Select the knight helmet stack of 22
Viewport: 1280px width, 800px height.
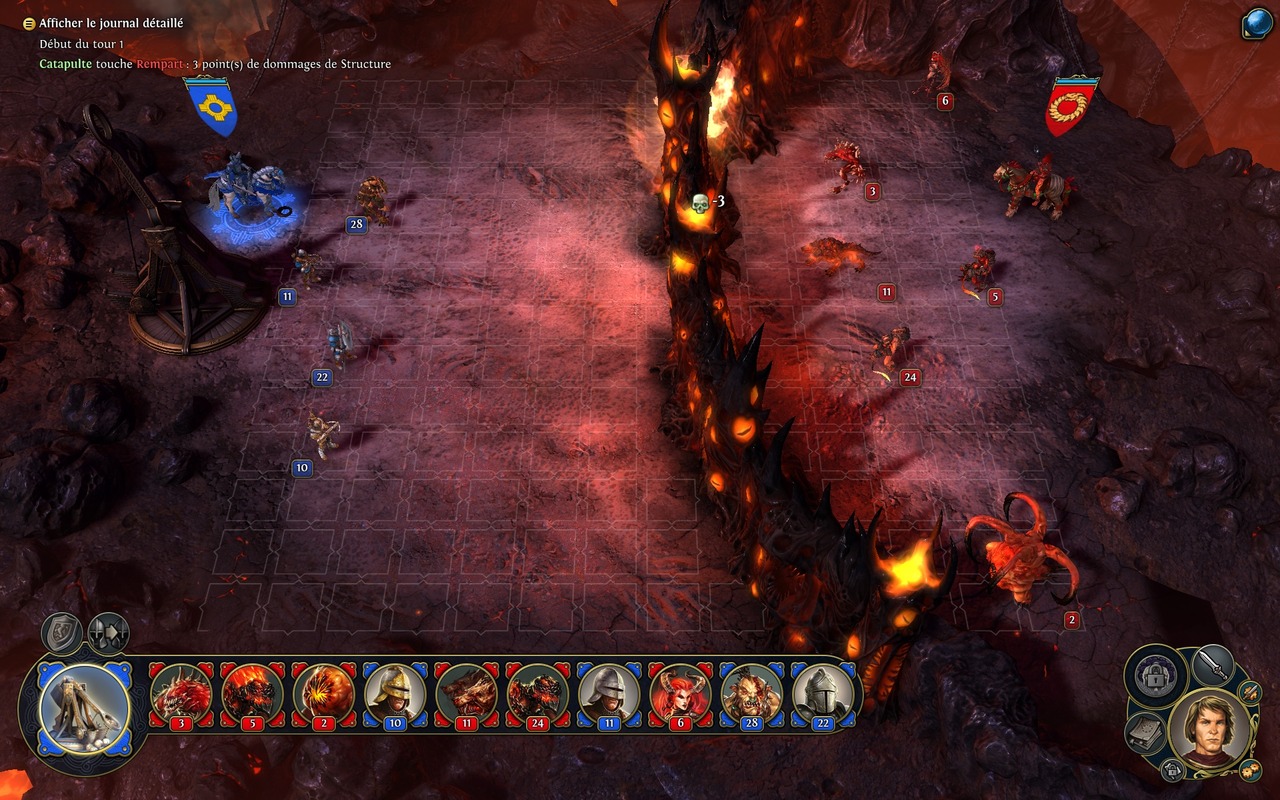823,694
